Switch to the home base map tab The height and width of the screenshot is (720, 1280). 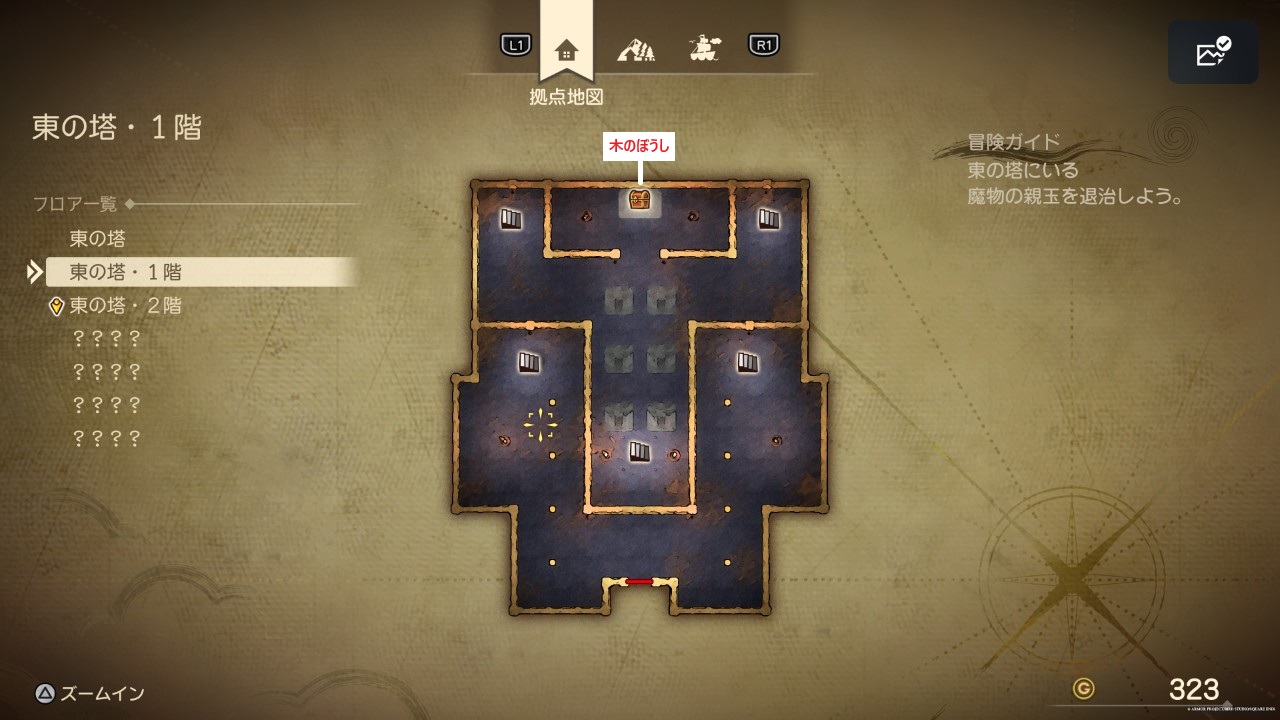coord(566,48)
